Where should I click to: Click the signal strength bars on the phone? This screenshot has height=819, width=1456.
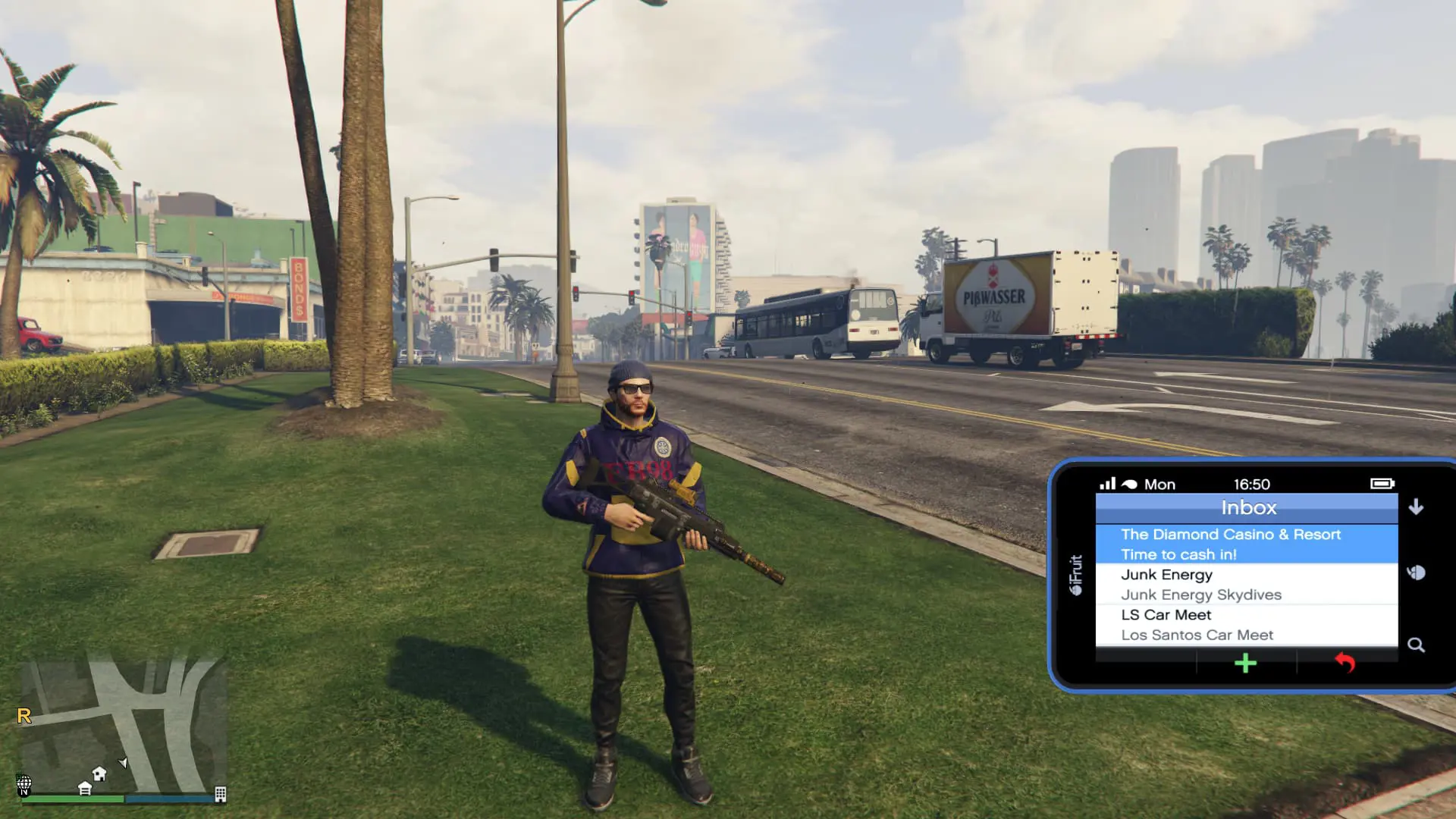pos(1109,484)
